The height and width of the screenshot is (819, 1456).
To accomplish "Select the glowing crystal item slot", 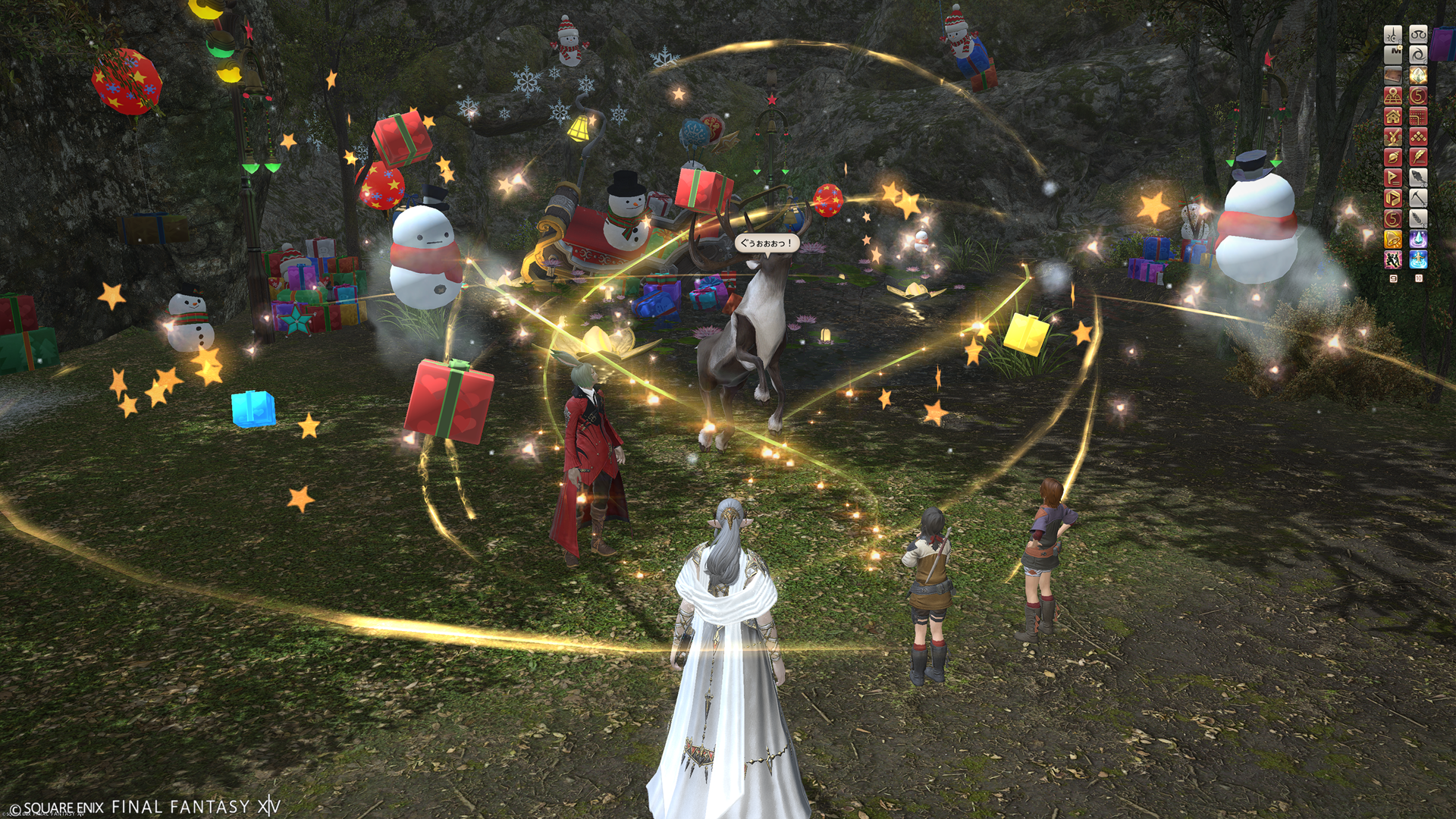I will 1418,75.
